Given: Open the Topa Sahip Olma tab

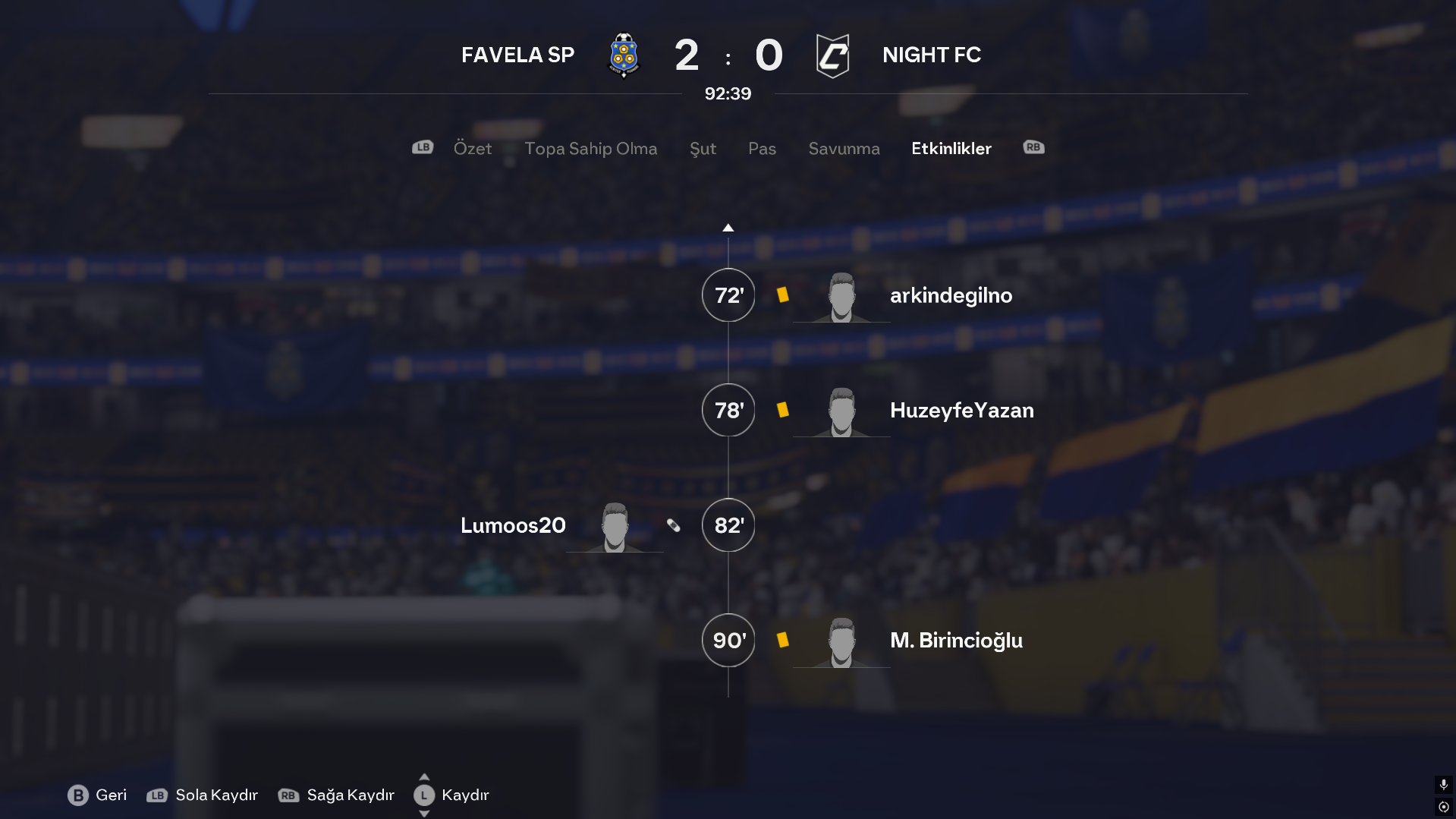Looking at the screenshot, I should 590,149.
